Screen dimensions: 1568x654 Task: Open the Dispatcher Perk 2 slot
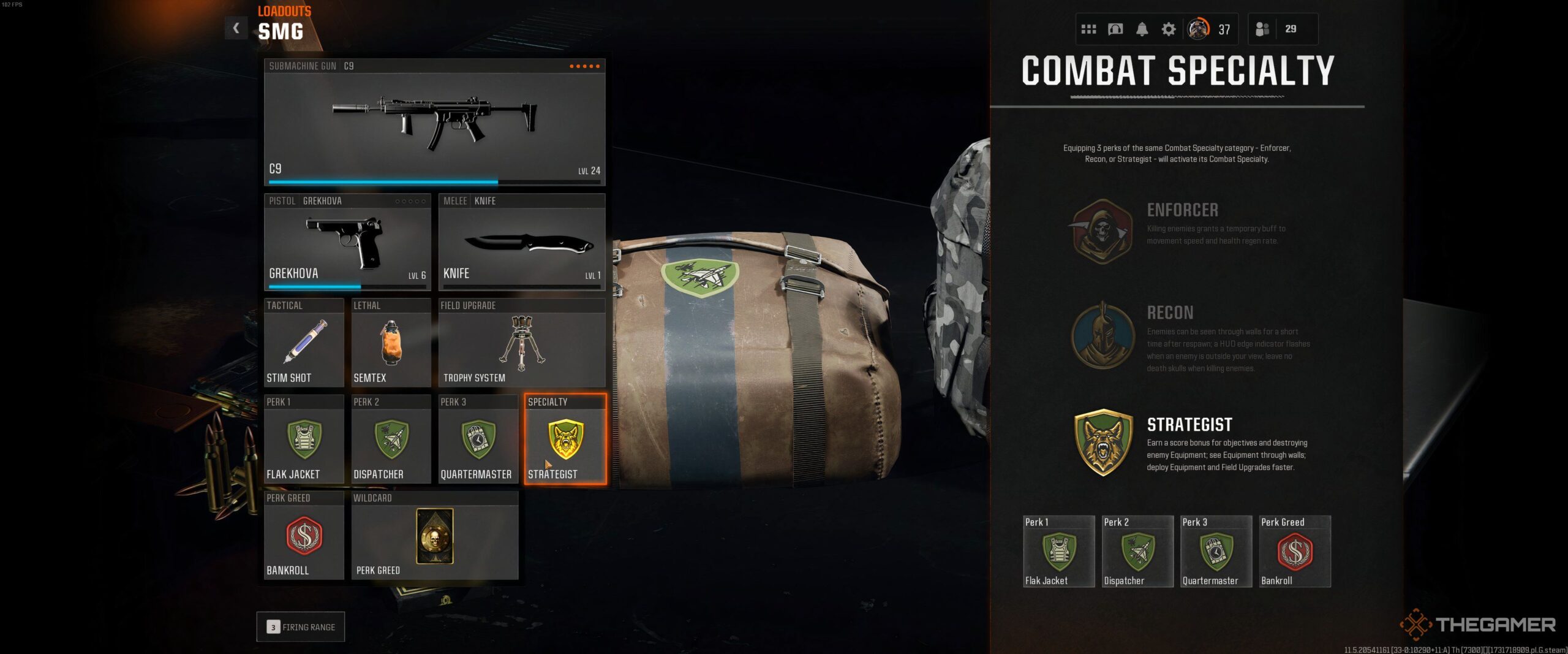click(x=391, y=439)
